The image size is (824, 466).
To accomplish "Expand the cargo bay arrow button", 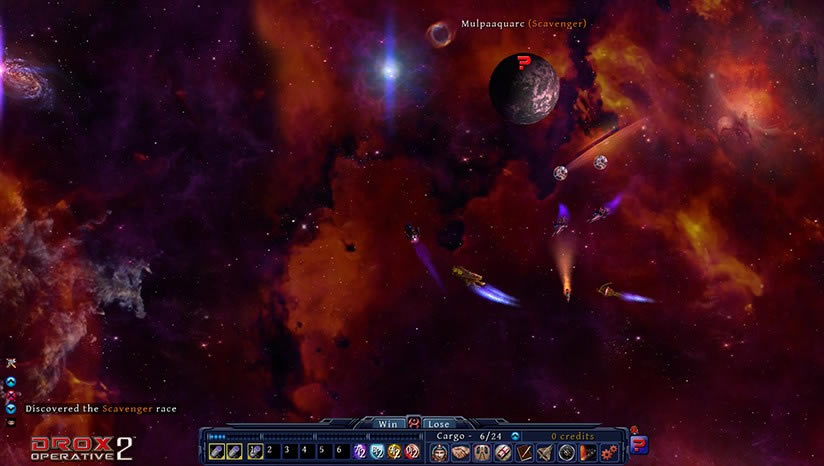I will [515, 436].
